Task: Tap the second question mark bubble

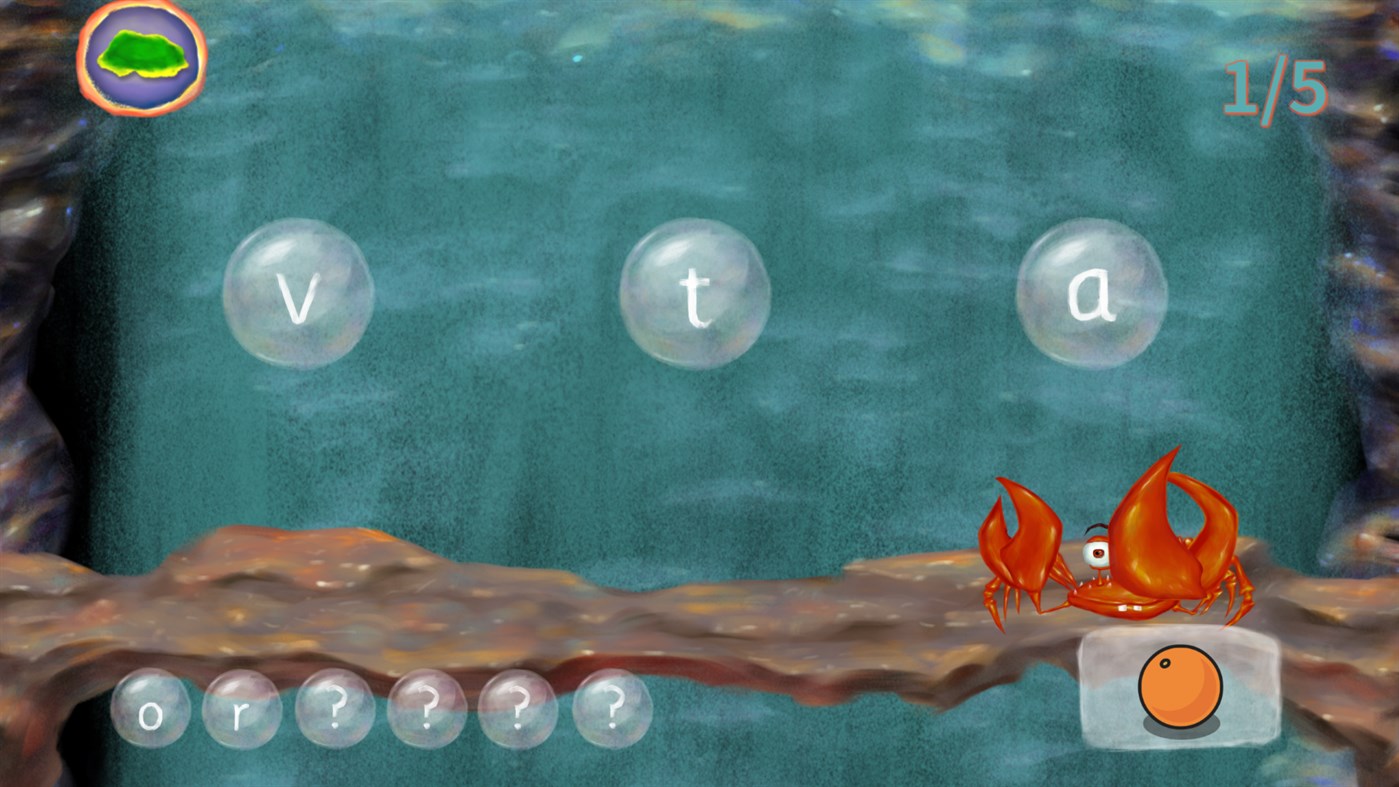Action: [x=427, y=709]
